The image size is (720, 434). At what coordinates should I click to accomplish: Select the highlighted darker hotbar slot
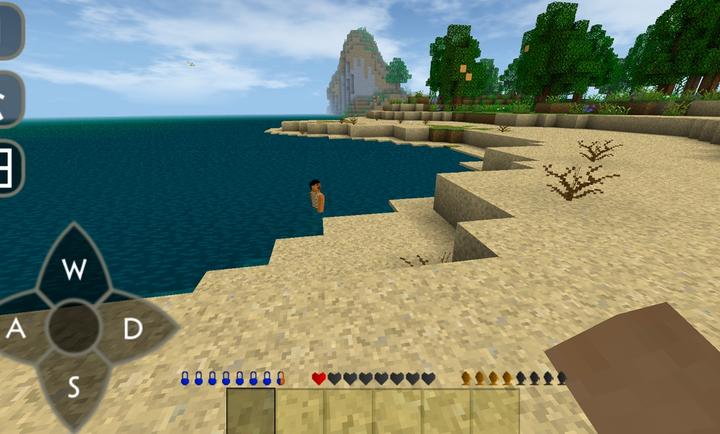[x=250, y=410]
